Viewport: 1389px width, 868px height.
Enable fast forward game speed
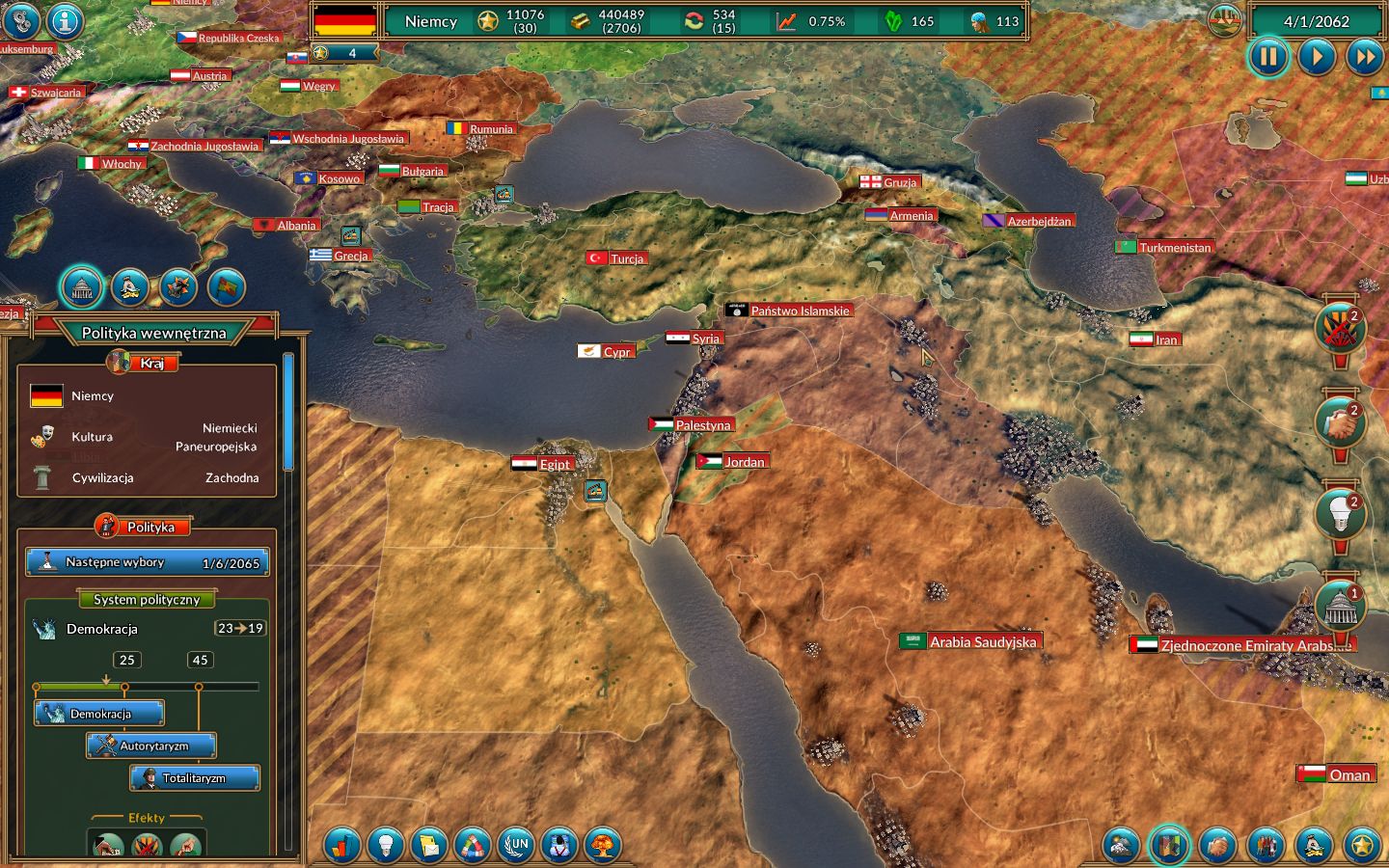point(1366,57)
